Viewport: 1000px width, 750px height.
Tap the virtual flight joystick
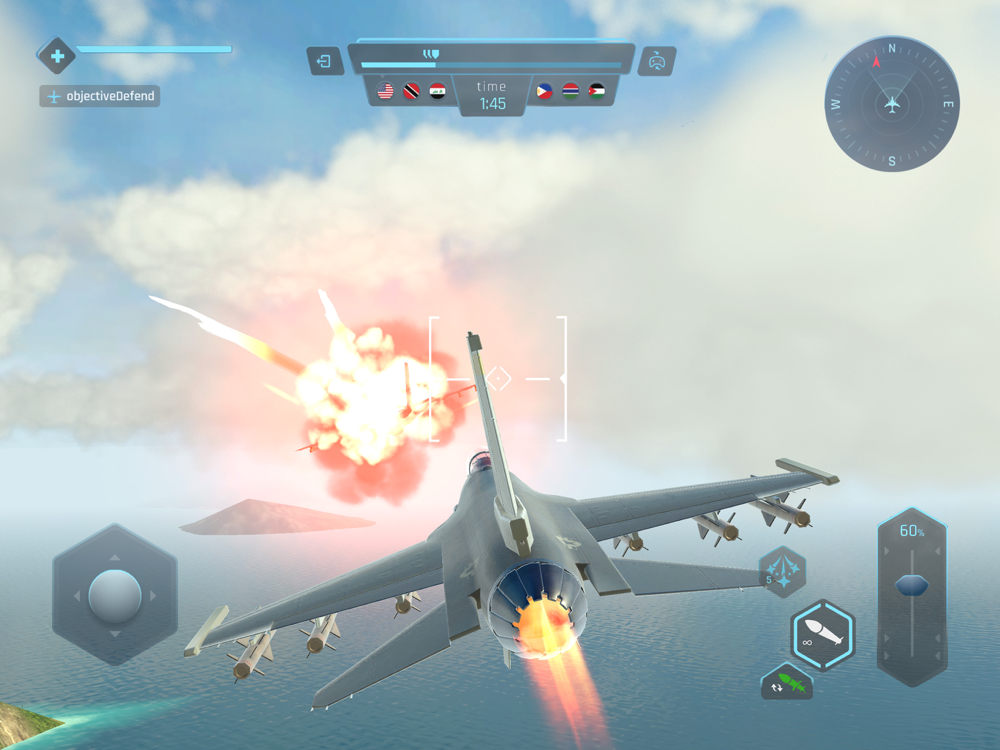pos(115,596)
